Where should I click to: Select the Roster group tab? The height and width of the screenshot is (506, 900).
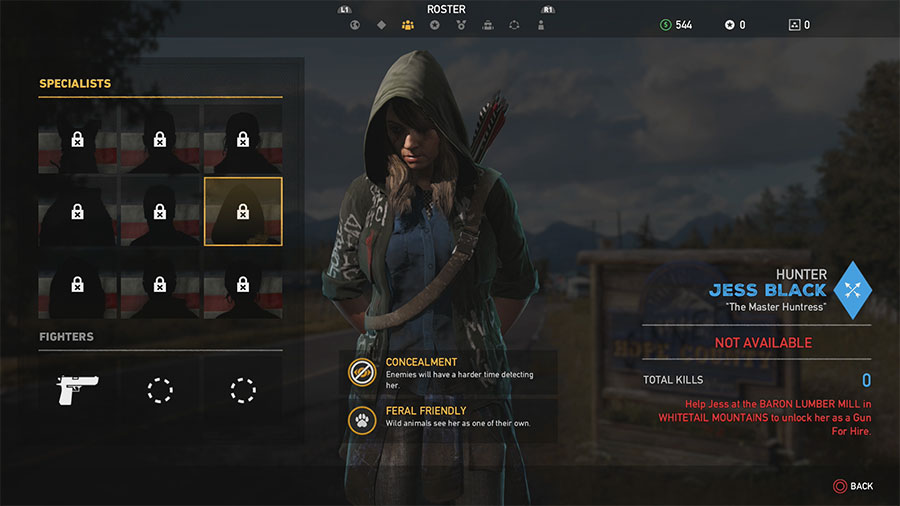coord(407,25)
